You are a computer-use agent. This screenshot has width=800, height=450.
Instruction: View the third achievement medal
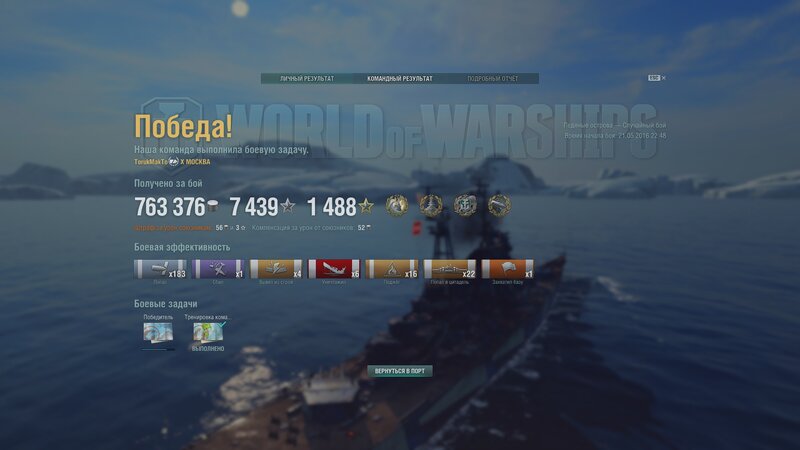pos(465,205)
